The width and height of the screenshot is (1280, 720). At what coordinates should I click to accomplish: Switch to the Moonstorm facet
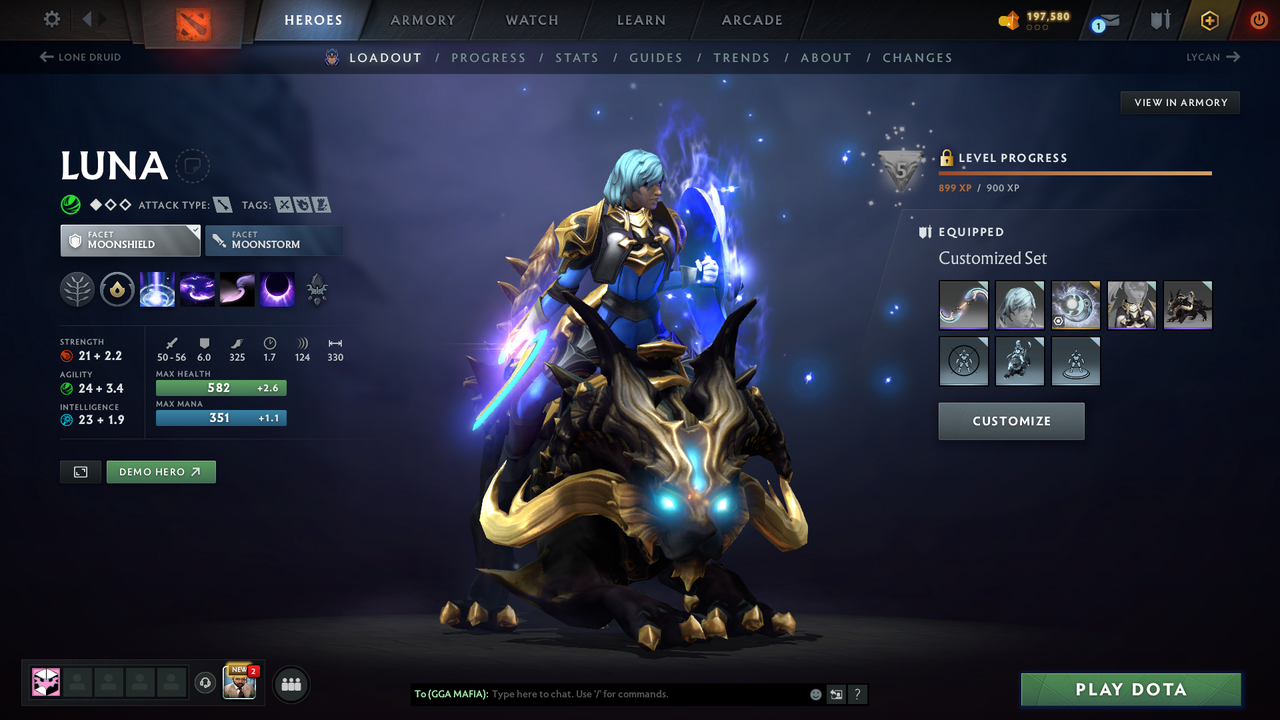(x=274, y=240)
